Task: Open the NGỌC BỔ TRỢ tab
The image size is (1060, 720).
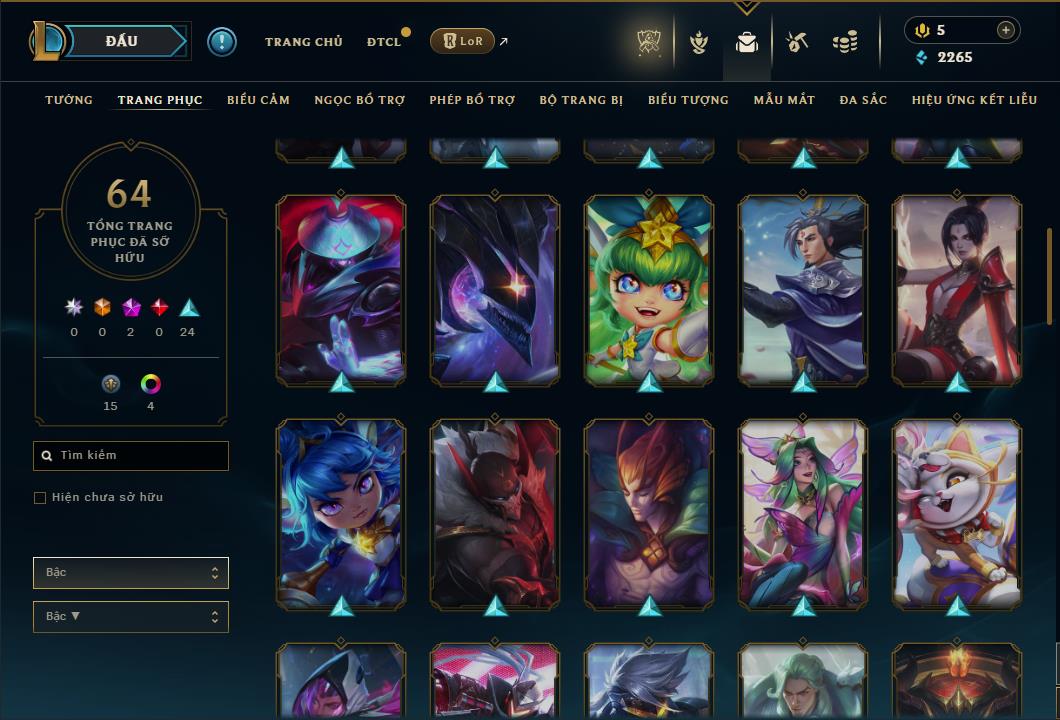Action: 359,100
